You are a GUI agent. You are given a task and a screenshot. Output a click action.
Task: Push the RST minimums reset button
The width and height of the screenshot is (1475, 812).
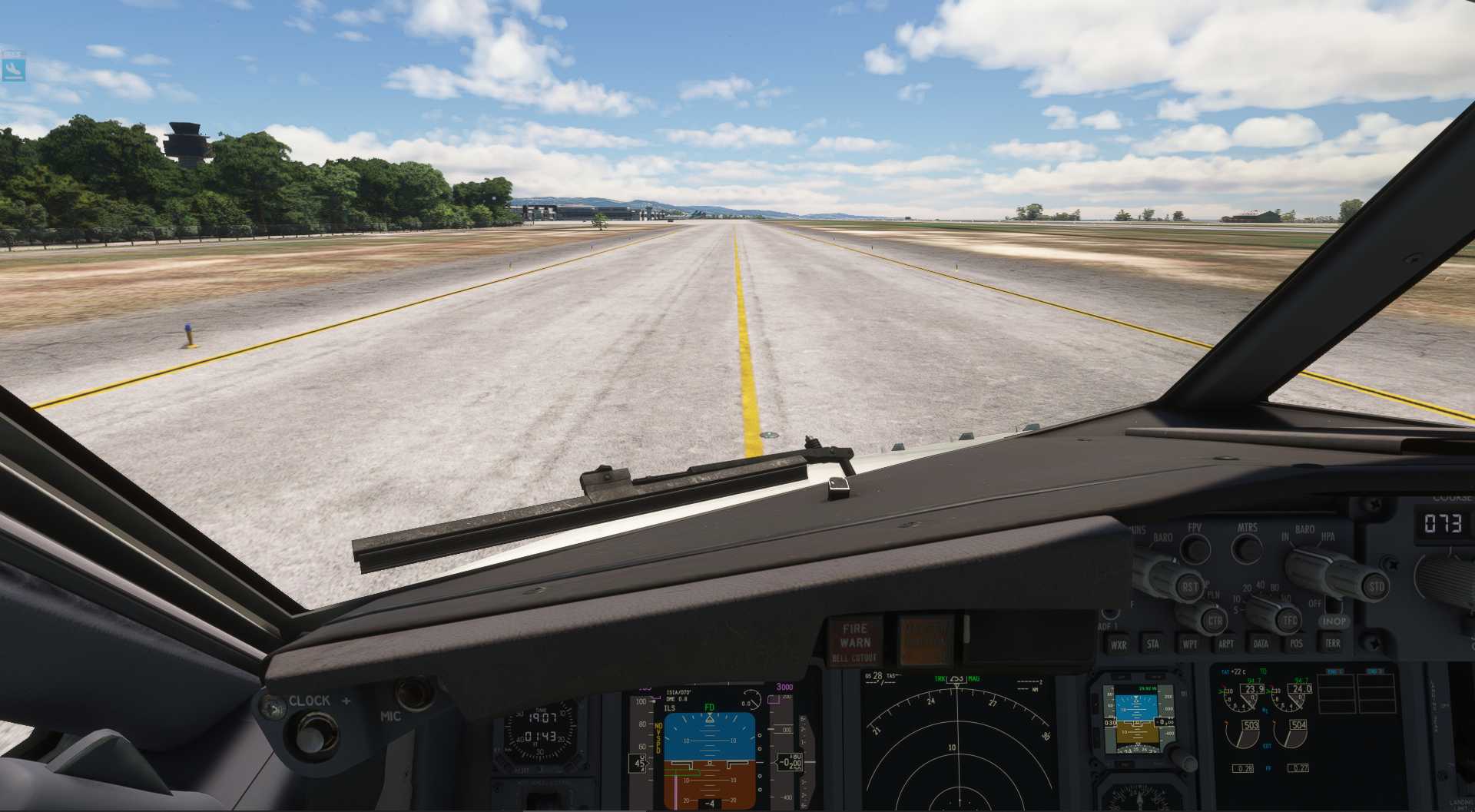[1189, 588]
